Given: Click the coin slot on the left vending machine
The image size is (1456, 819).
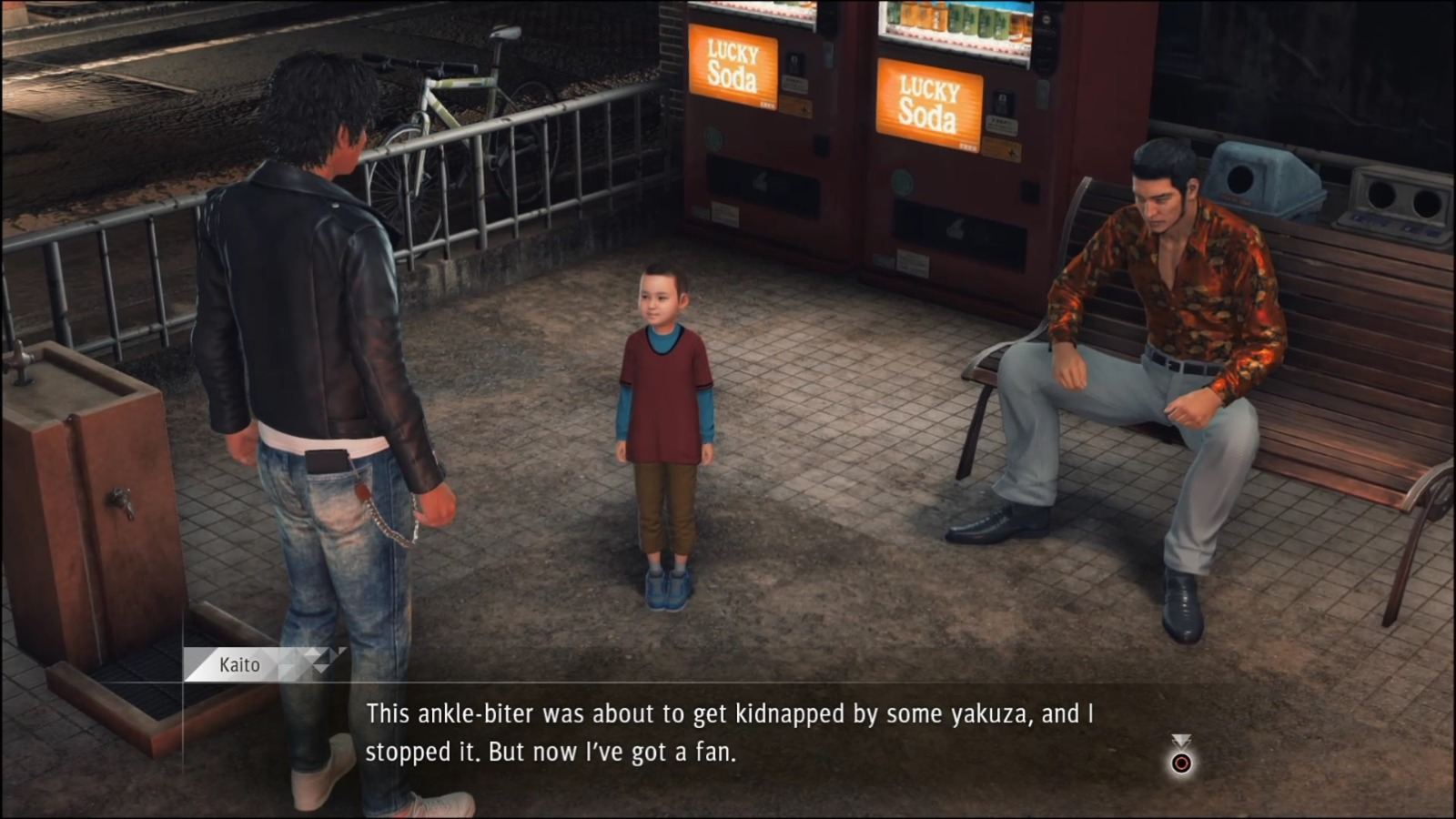Looking at the screenshot, I should [796, 60].
